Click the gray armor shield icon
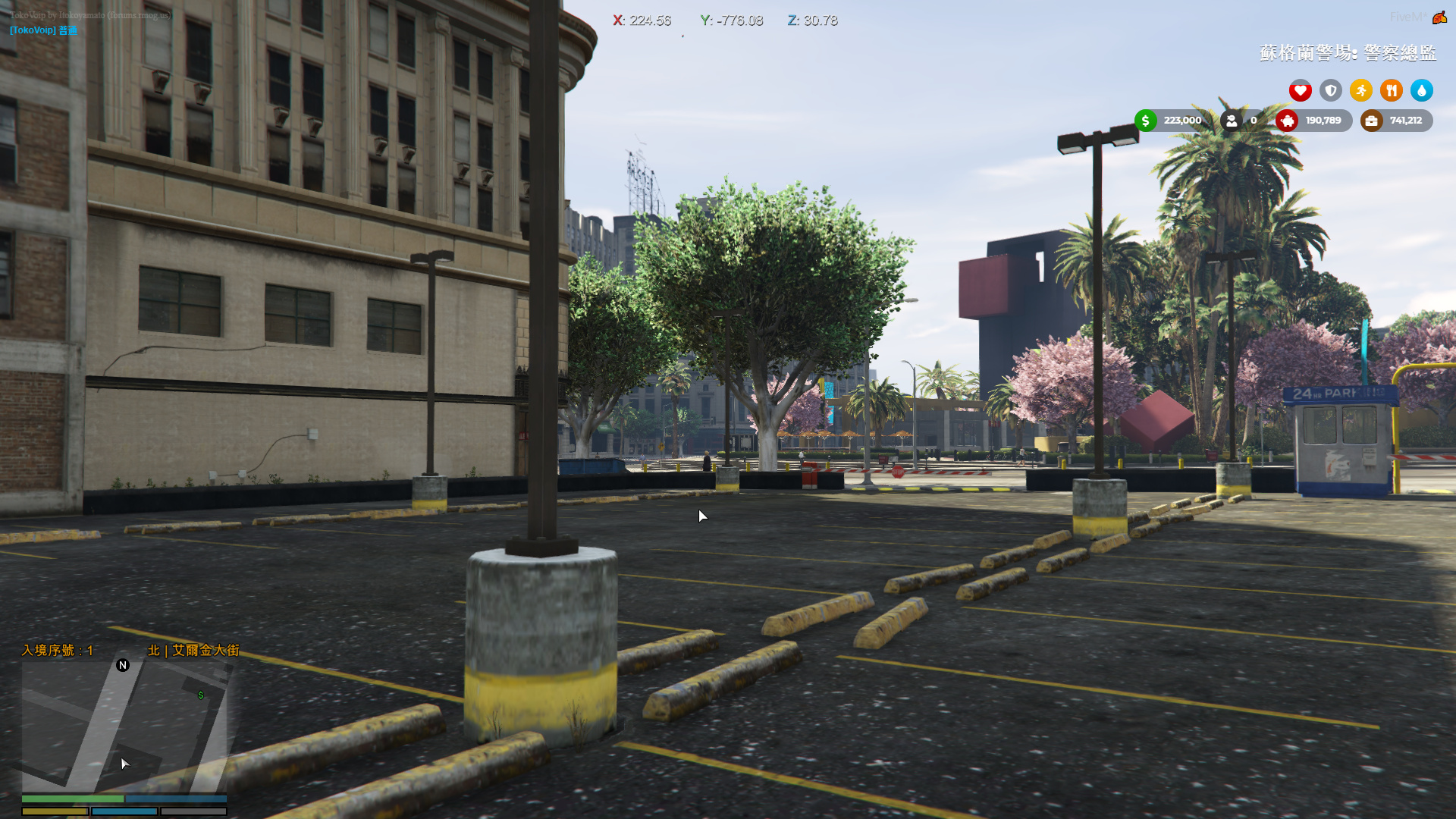This screenshot has width=1456, height=819. click(1331, 90)
